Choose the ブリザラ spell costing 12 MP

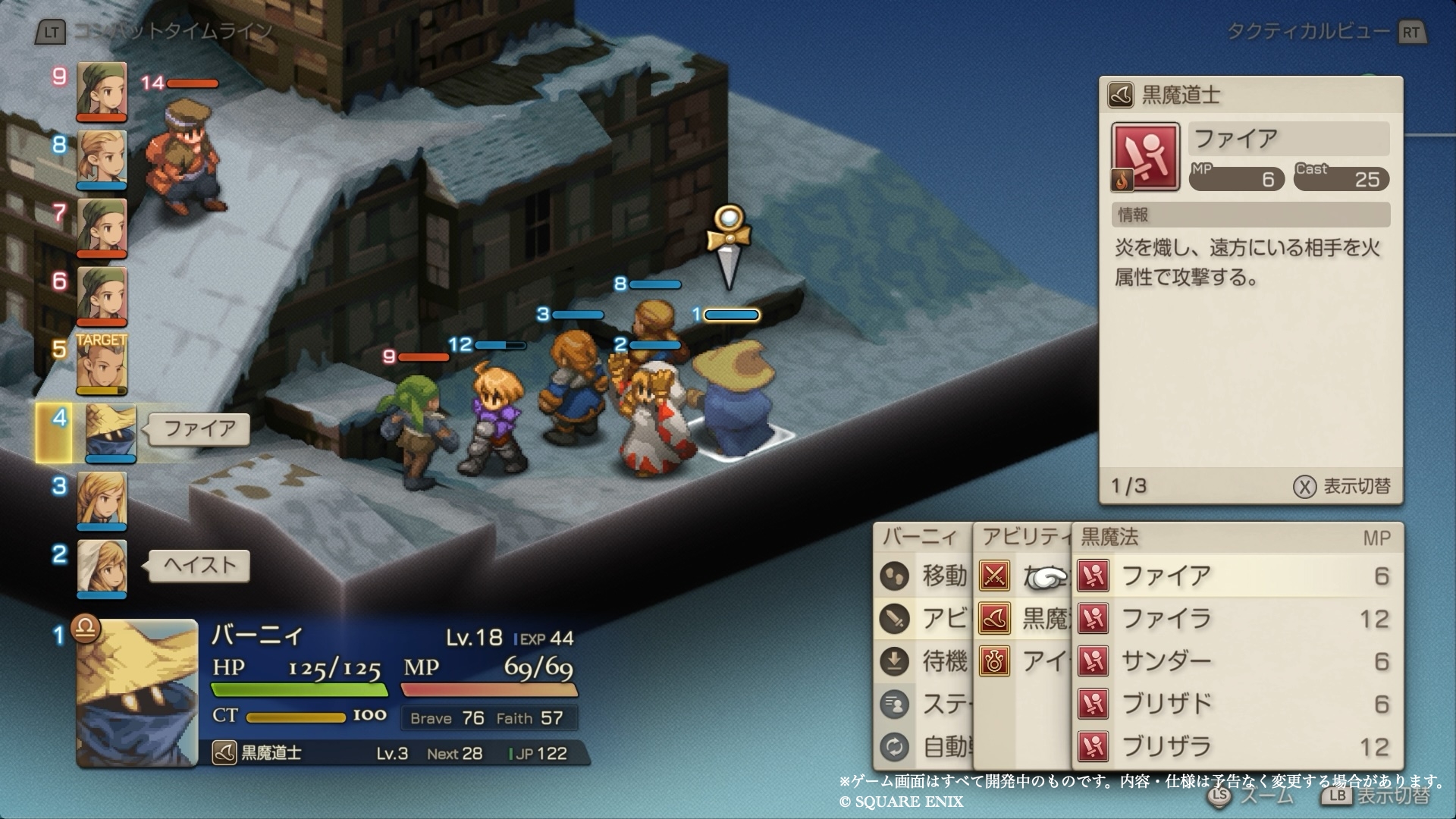pyautogui.click(x=1236, y=746)
